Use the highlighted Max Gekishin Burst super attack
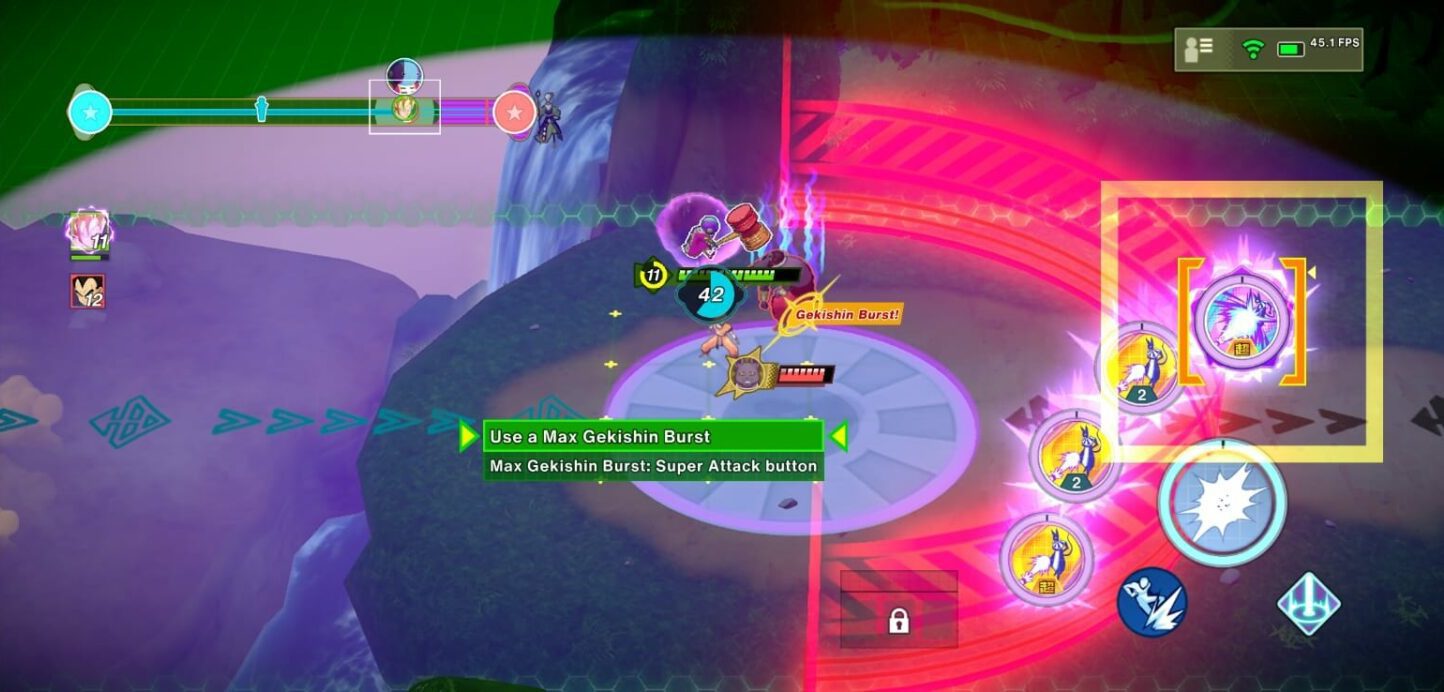This screenshot has width=1444, height=692. tap(1241, 320)
